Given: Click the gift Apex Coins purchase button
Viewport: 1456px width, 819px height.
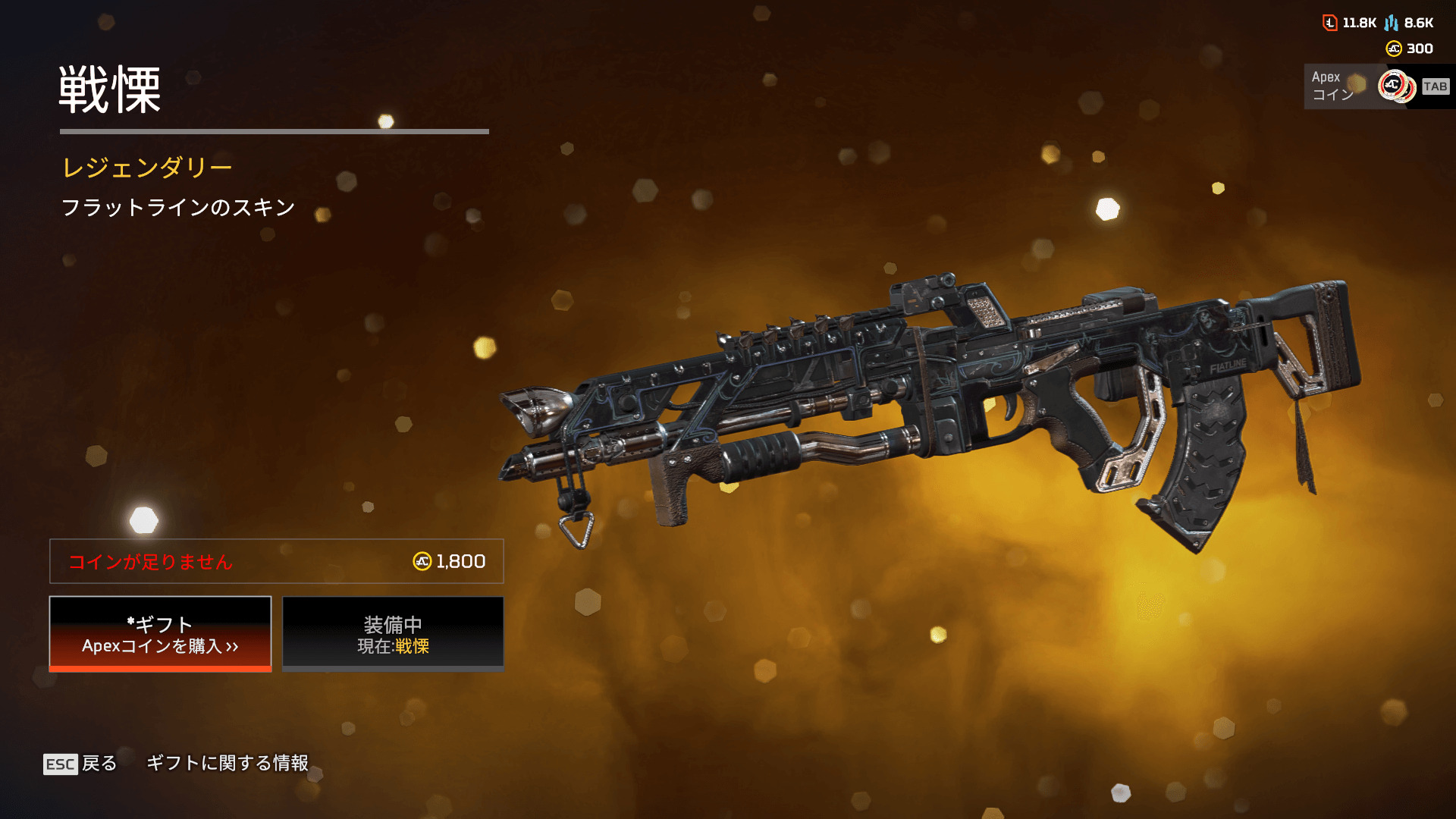Looking at the screenshot, I should point(160,634).
